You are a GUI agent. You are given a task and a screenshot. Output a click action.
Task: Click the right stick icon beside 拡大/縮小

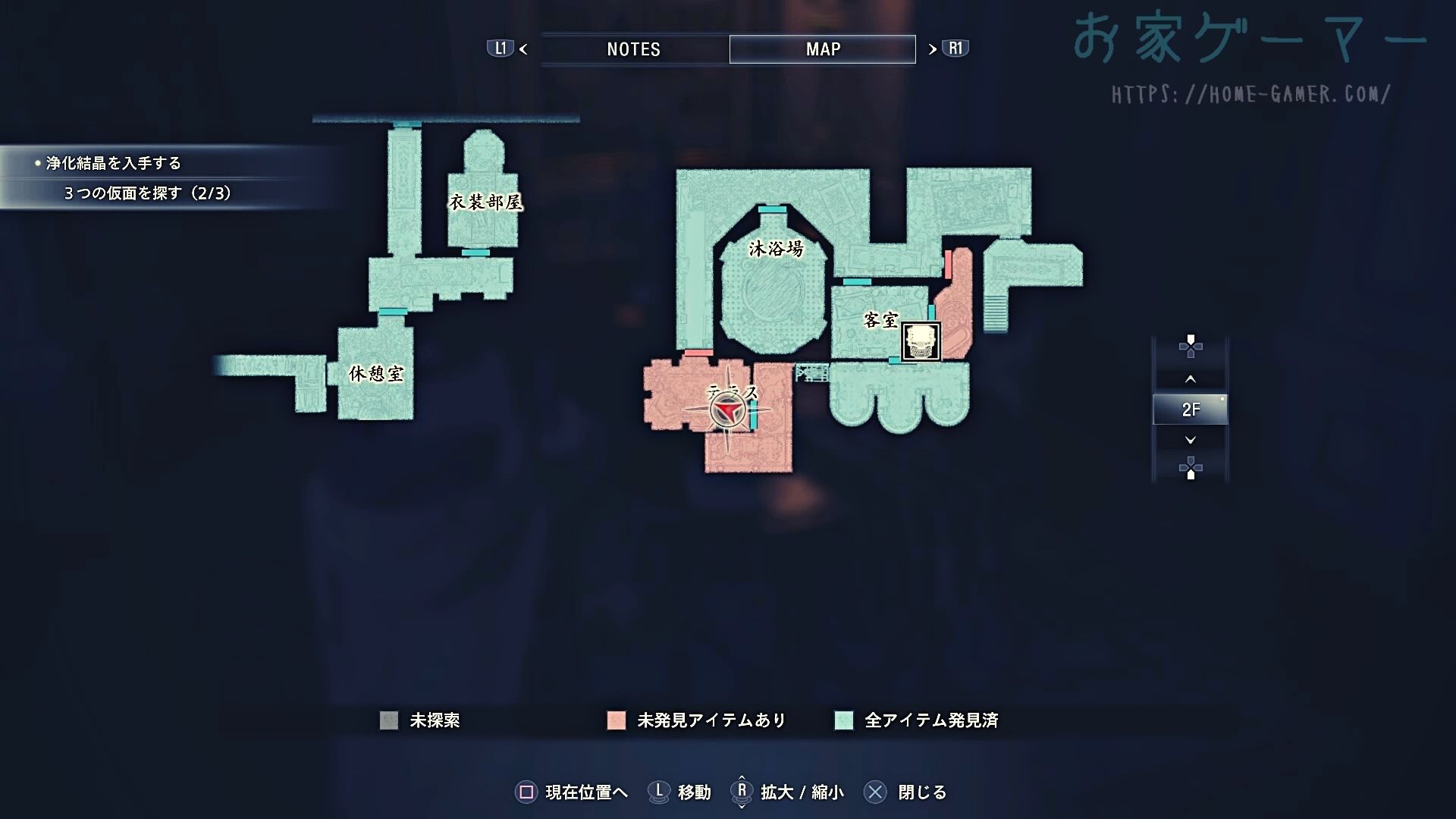pos(741,792)
